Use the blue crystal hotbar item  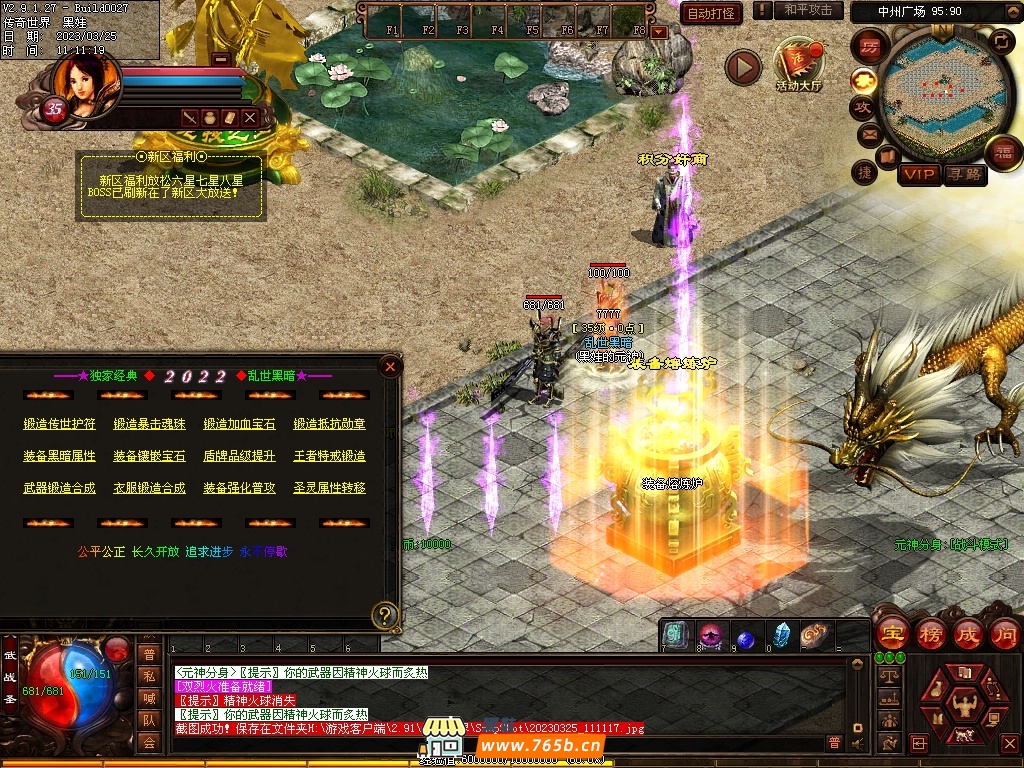(781, 636)
